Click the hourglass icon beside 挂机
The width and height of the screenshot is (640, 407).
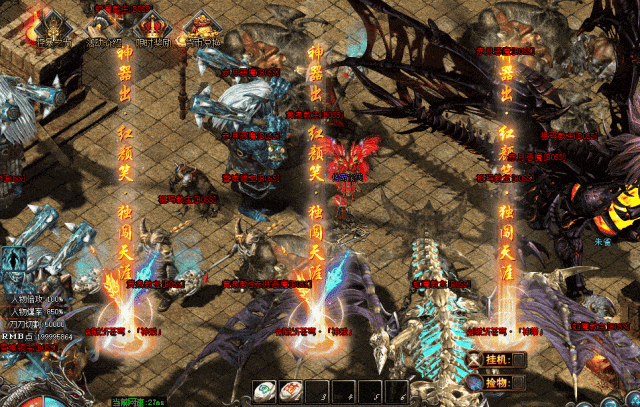(473, 359)
